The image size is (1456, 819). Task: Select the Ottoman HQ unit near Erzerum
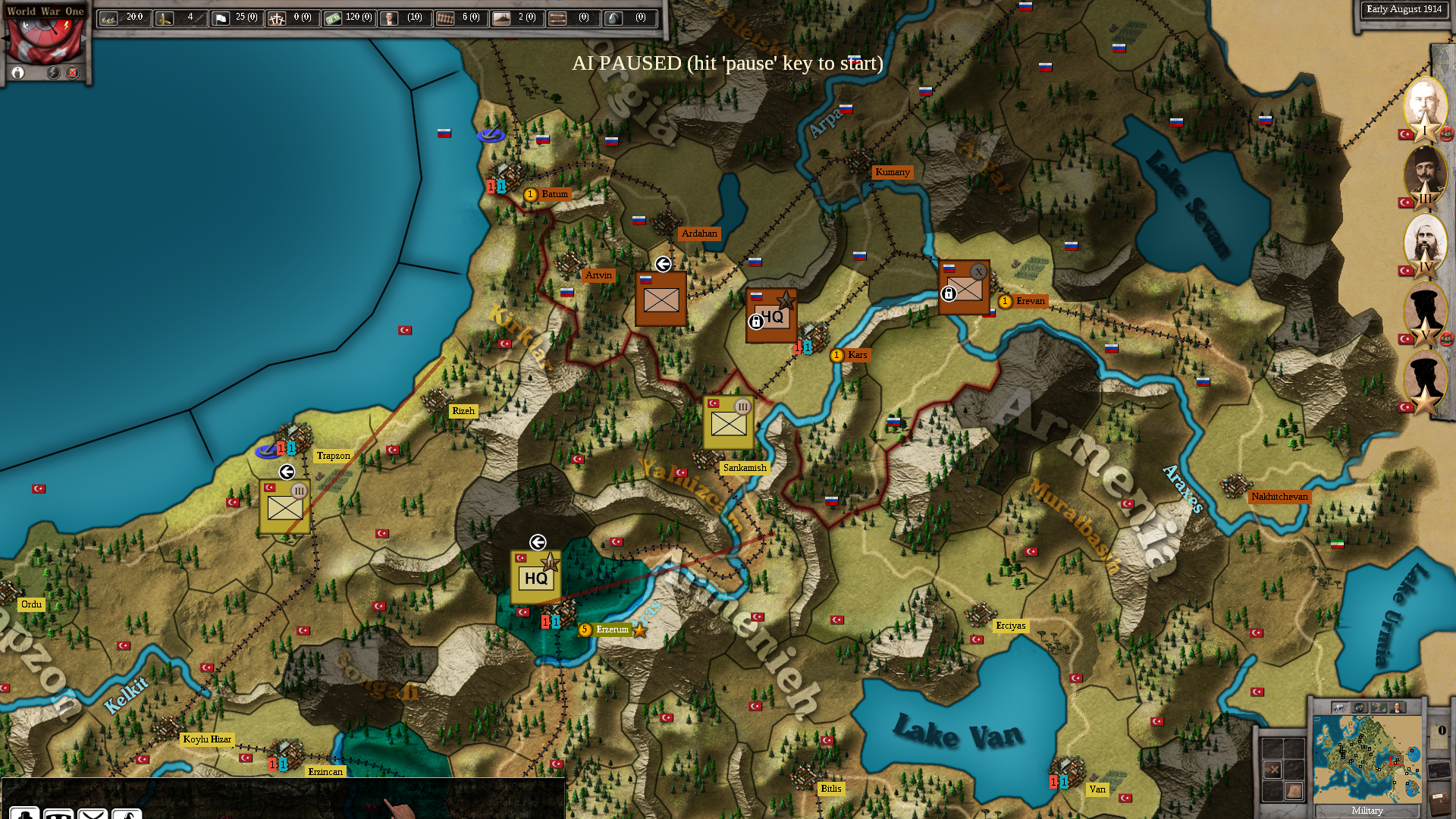tap(535, 577)
